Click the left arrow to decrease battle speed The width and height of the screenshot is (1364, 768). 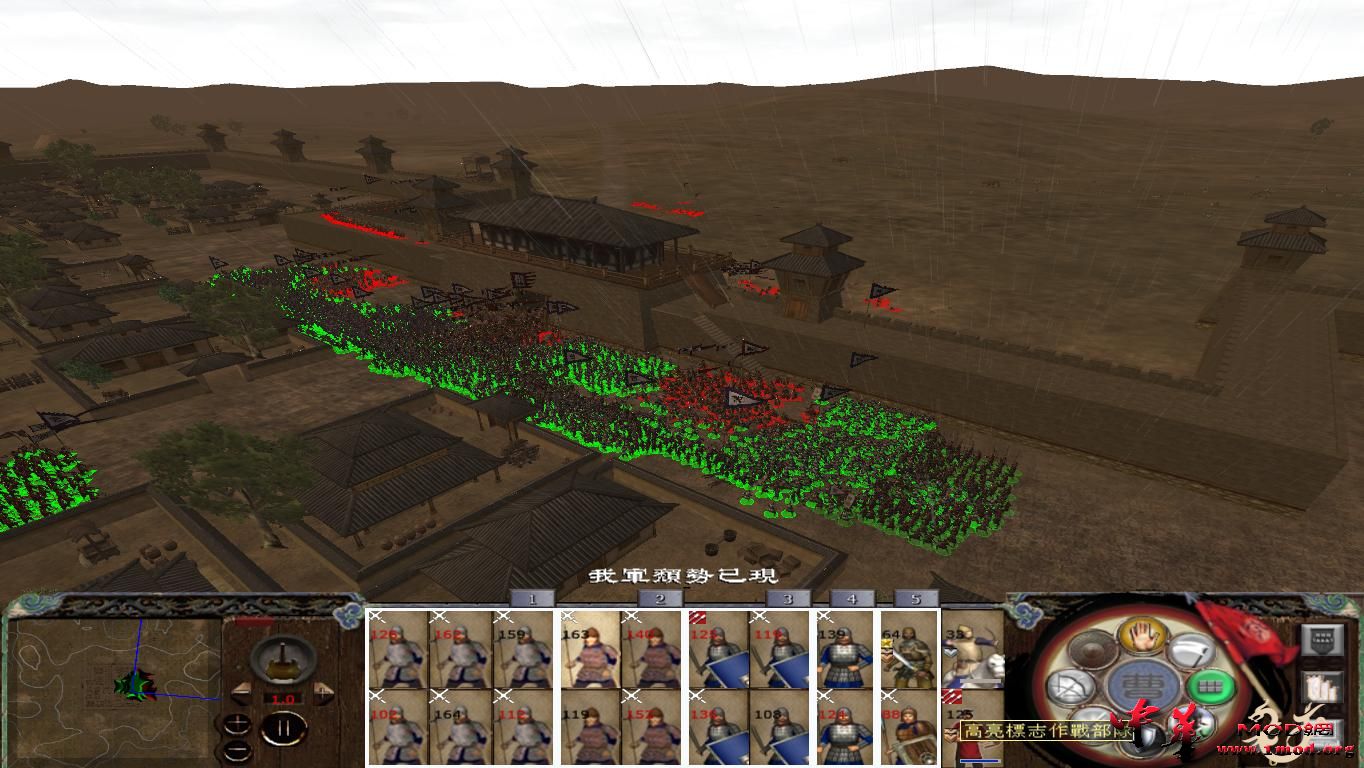pos(242,694)
